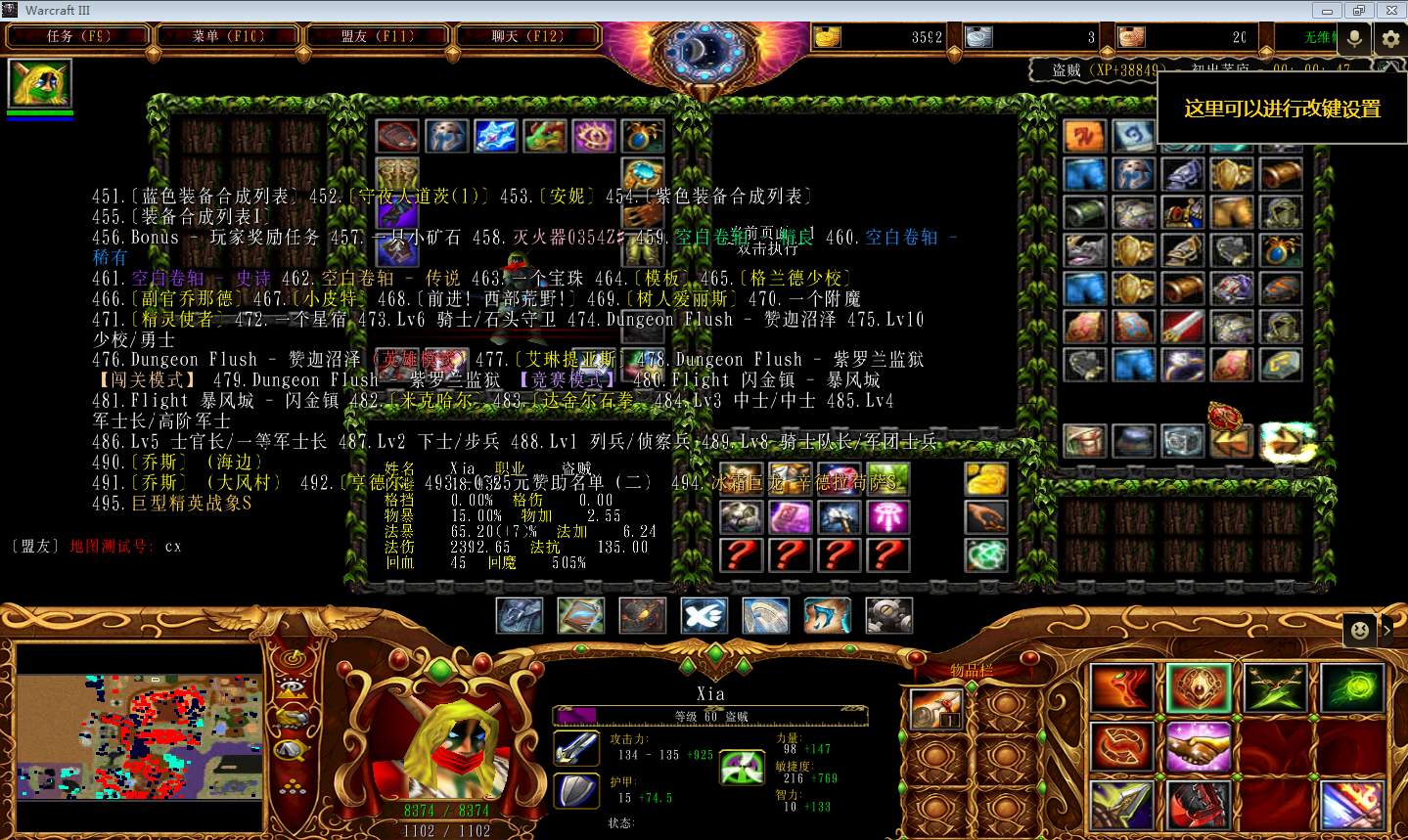Activate the red glove ability icon

[1198, 807]
